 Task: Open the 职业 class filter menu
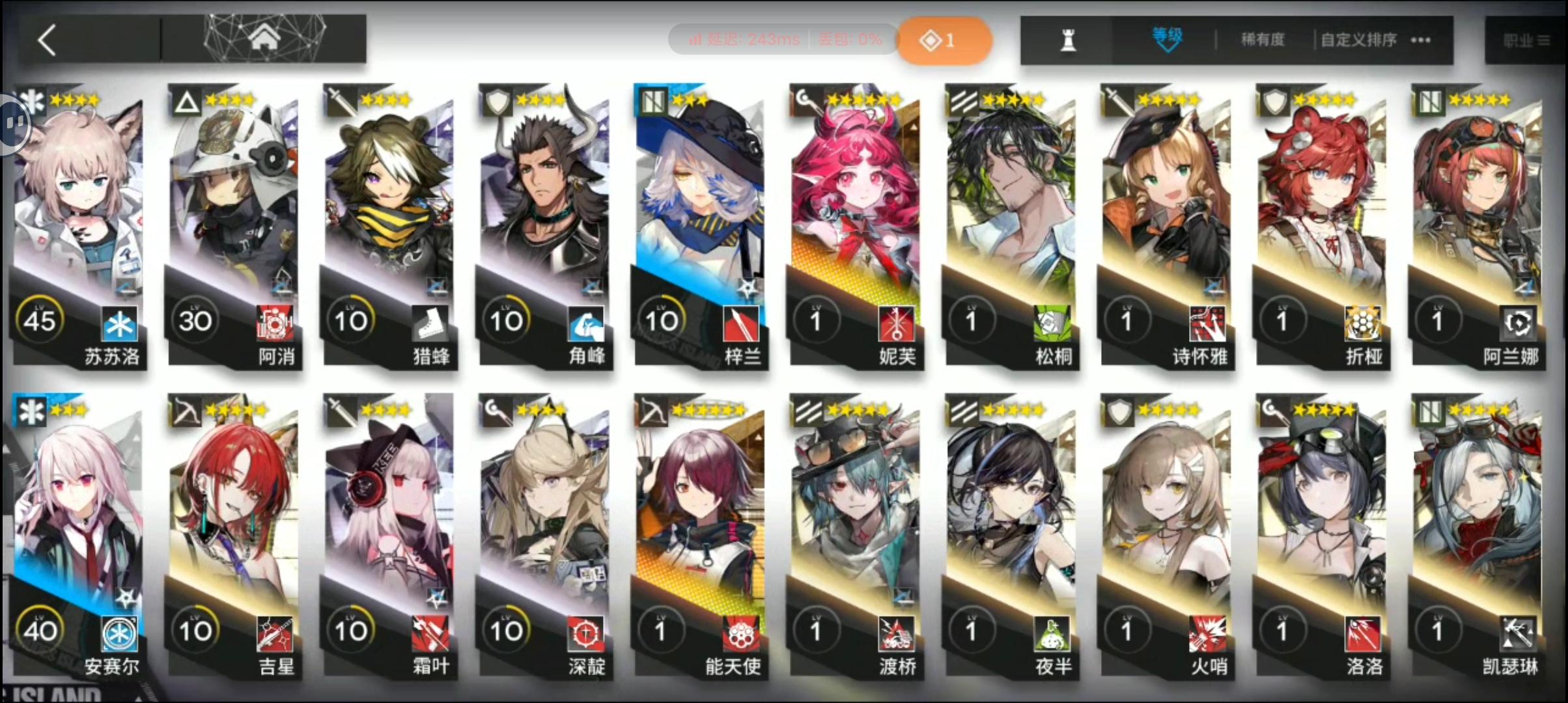coord(1527,39)
